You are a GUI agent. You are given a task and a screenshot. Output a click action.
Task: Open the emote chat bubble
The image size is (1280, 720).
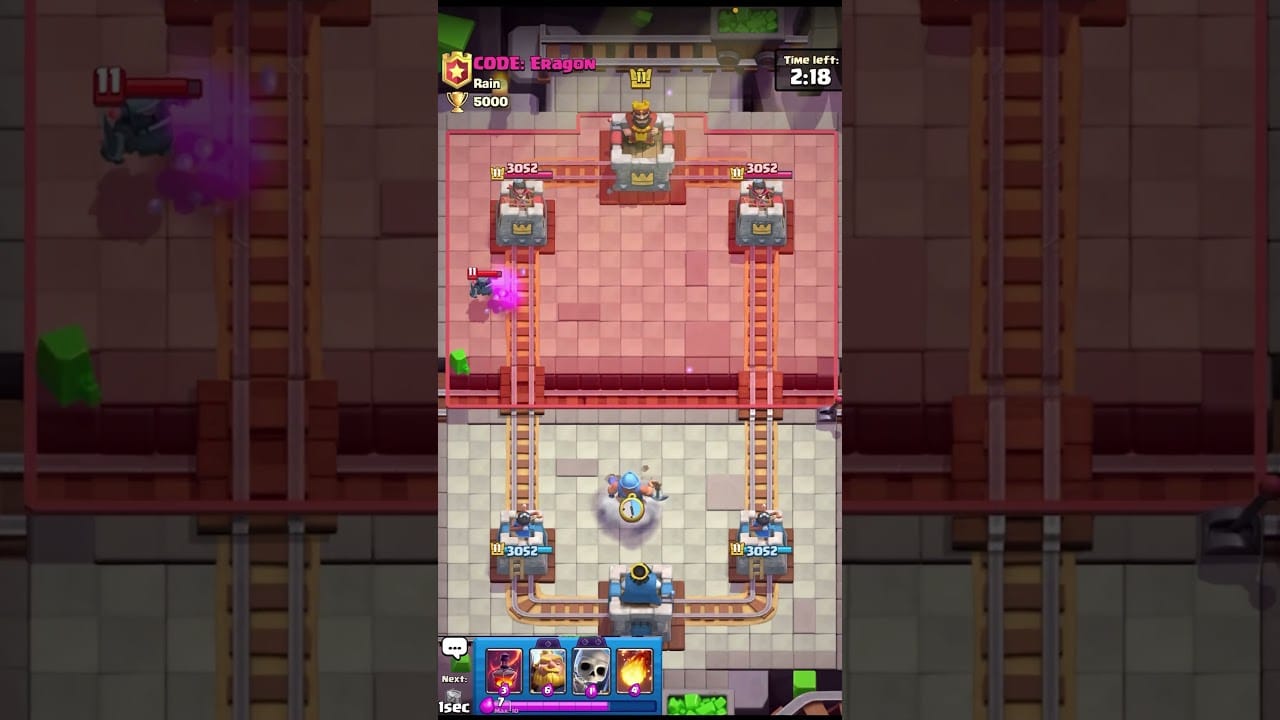(x=455, y=648)
